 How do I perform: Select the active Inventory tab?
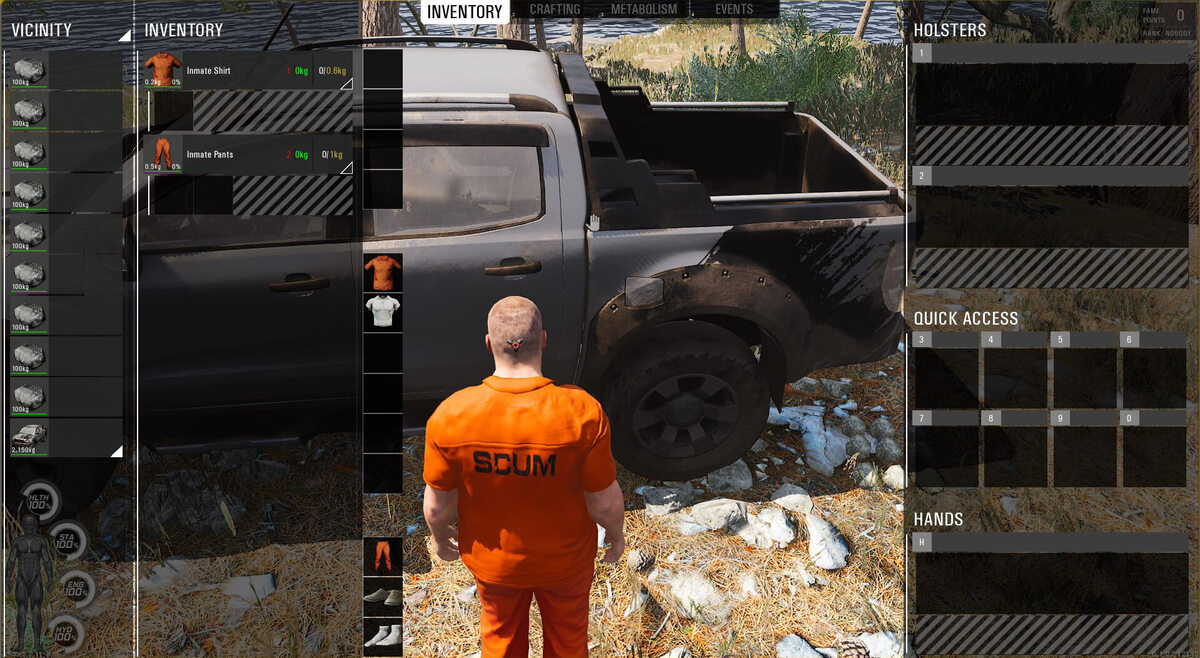coord(465,11)
